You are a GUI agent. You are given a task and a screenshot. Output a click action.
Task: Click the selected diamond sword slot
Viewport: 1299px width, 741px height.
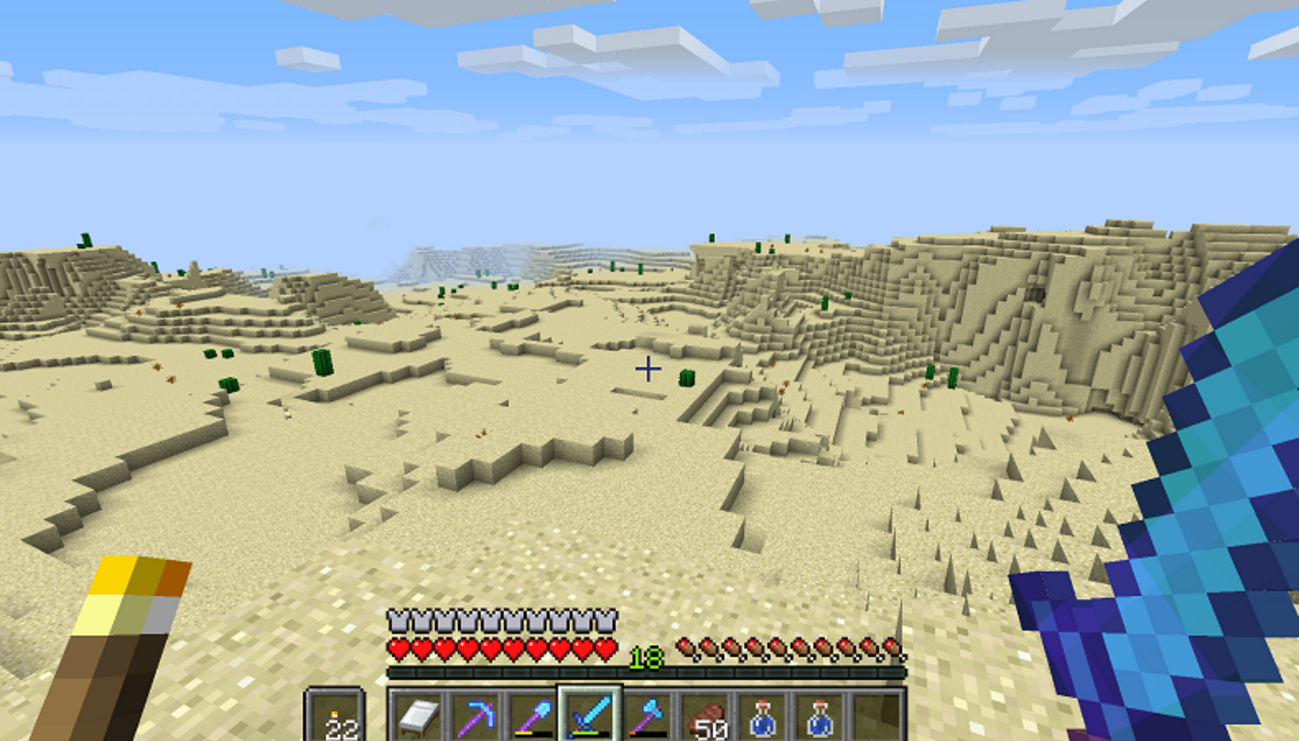tap(590, 716)
